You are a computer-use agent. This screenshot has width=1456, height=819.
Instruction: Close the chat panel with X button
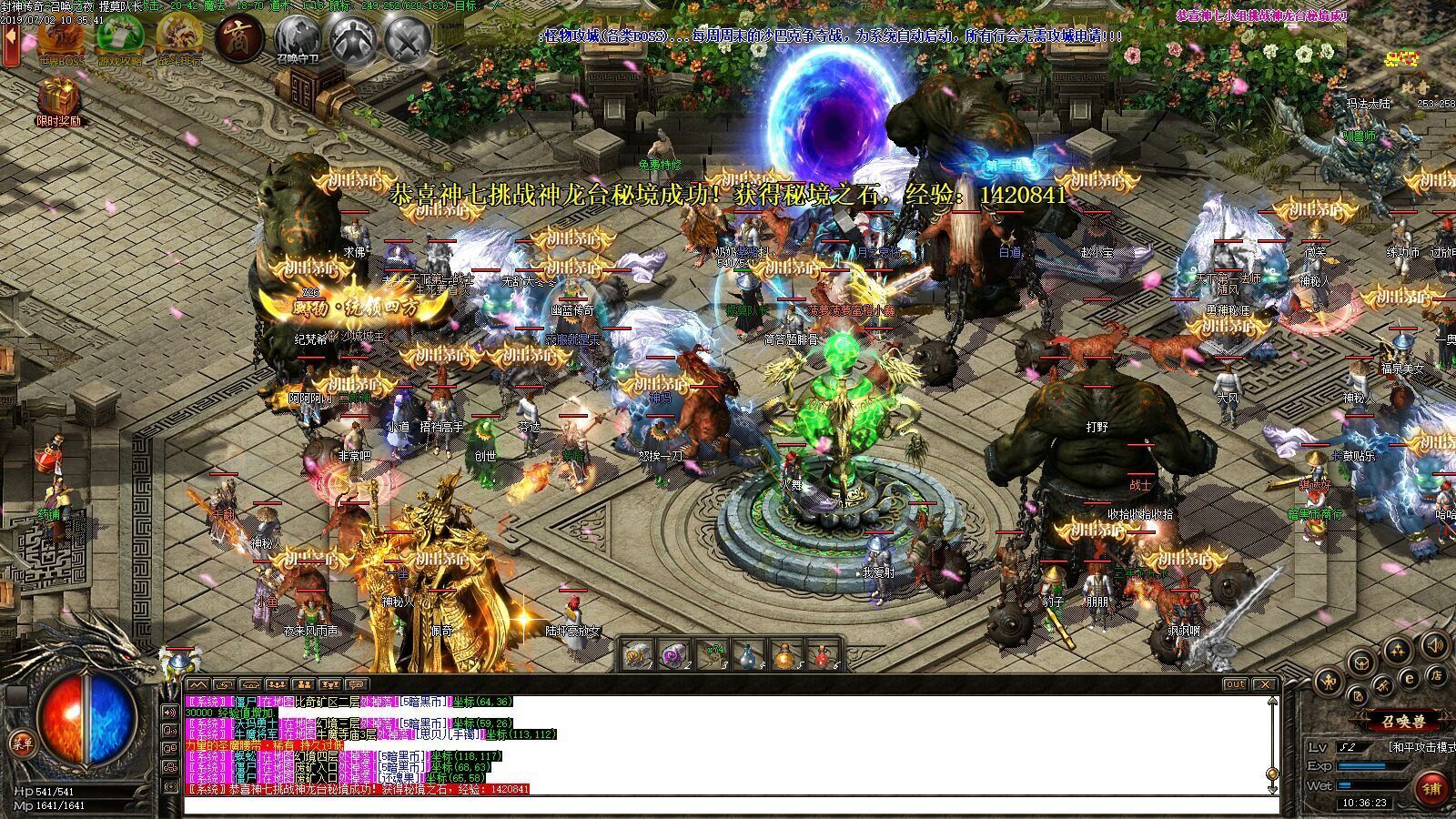pos(1264,684)
